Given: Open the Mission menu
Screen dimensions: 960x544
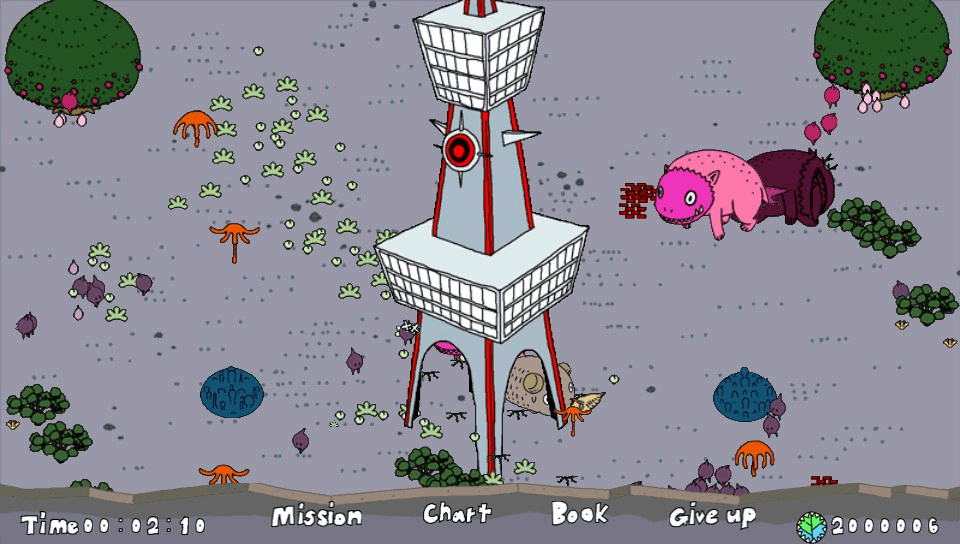Looking at the screenshot, I should coord(316,516).
